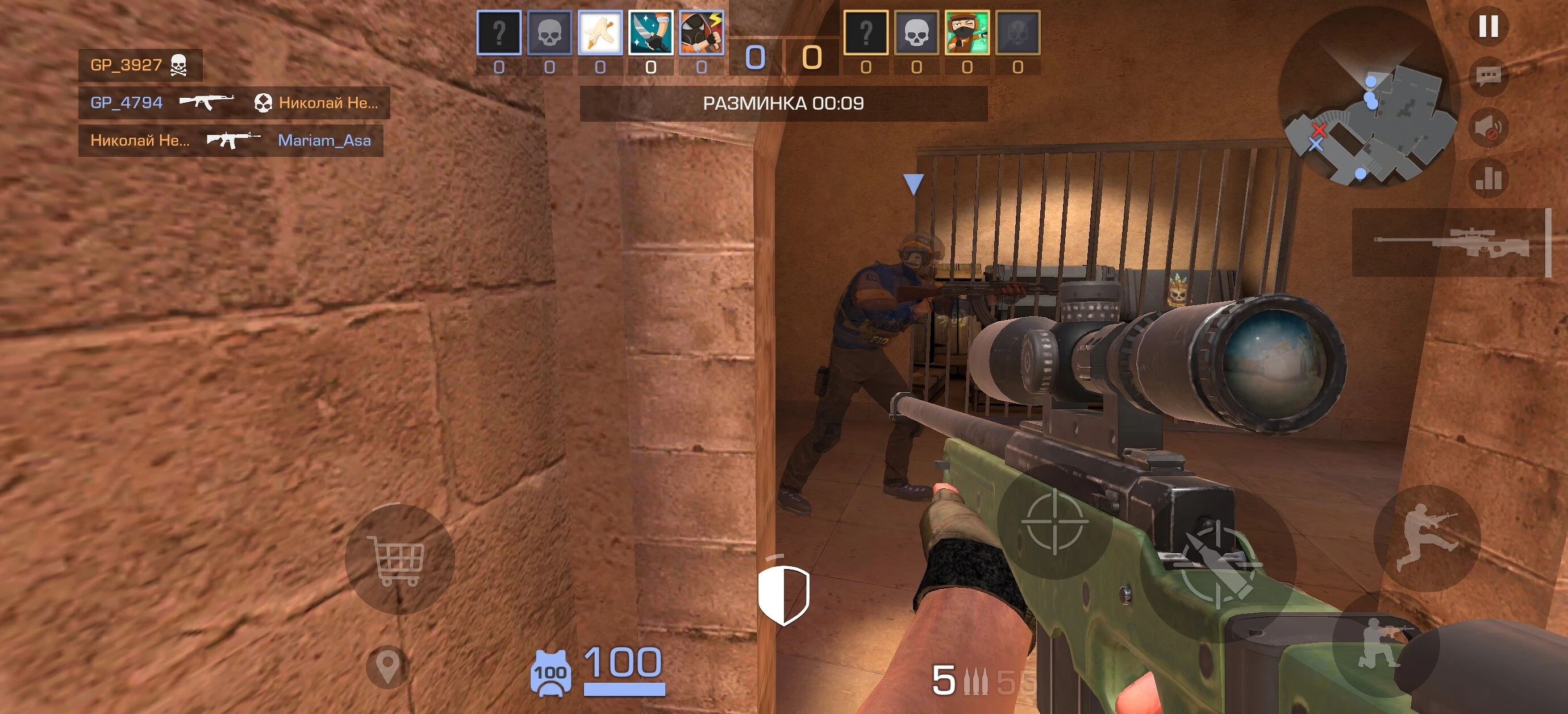Open the shopping cart buy menu
This screenshot has height=714, width=1568.
(x=399, y=559)
